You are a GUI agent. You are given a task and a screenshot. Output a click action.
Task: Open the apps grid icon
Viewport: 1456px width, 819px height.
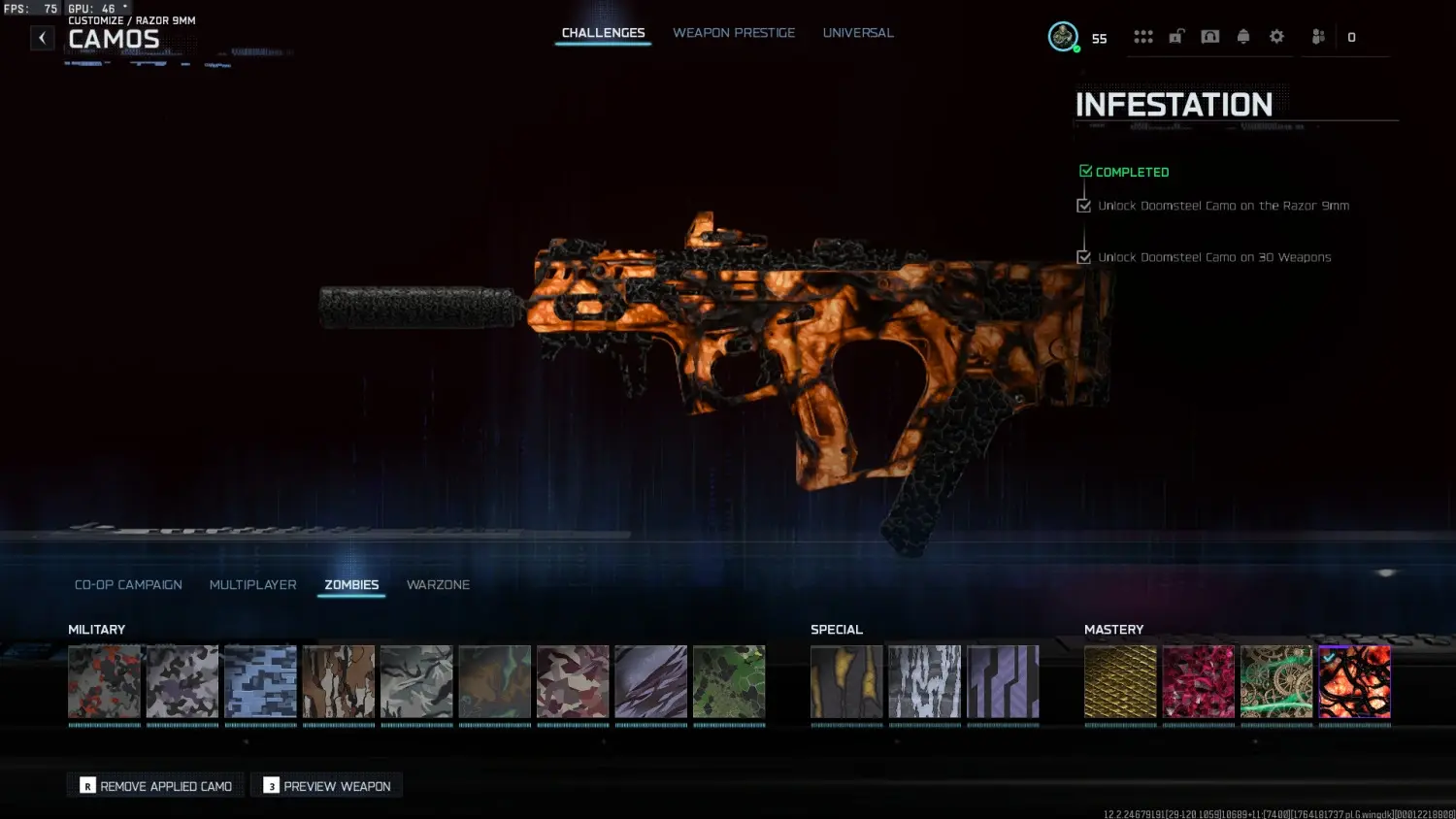pos(1143,36)
